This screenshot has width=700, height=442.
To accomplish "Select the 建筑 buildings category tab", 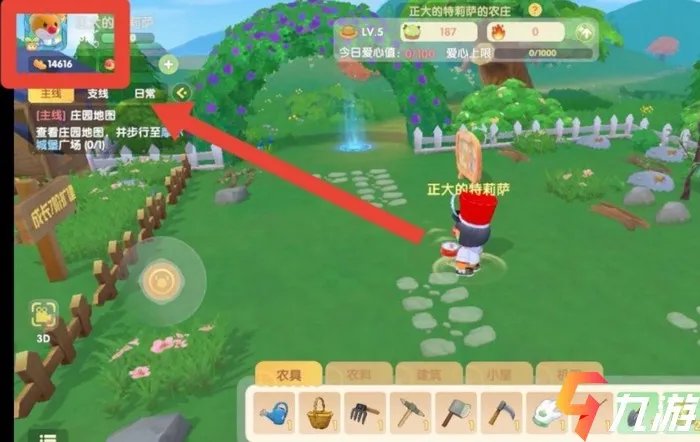I will (x=412, y=373).
